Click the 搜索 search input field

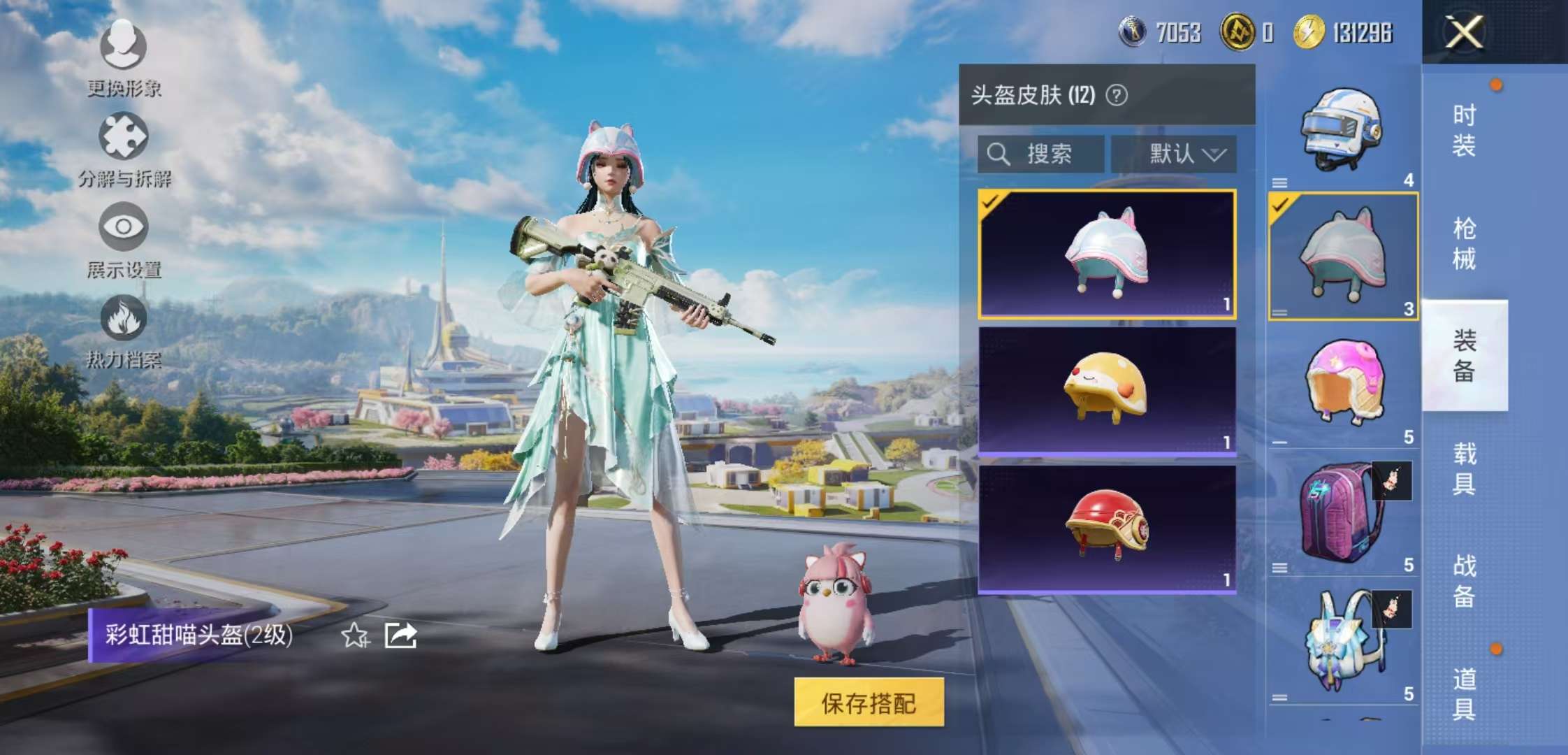[1048, 154]
